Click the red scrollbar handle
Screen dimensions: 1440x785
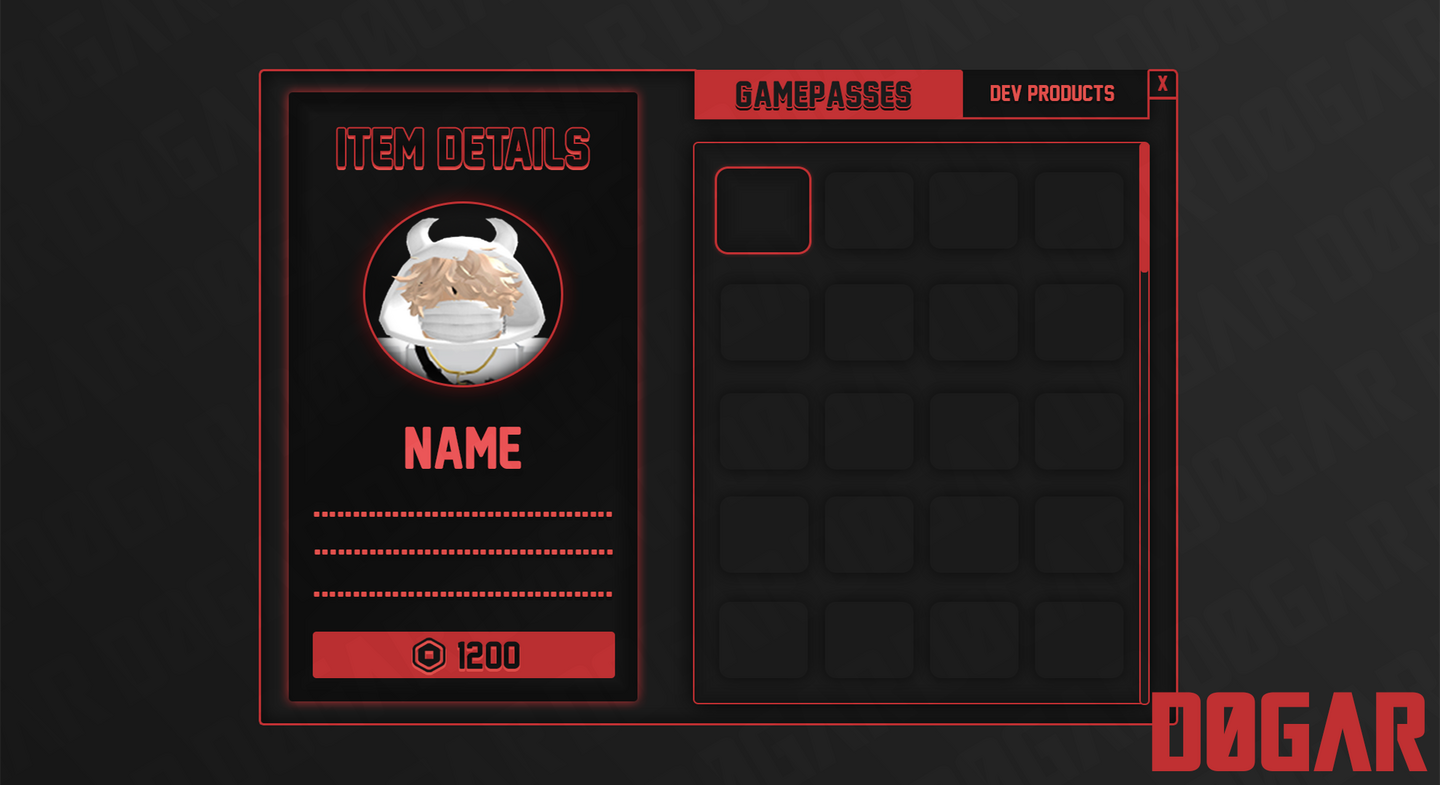pos(1144,208)
